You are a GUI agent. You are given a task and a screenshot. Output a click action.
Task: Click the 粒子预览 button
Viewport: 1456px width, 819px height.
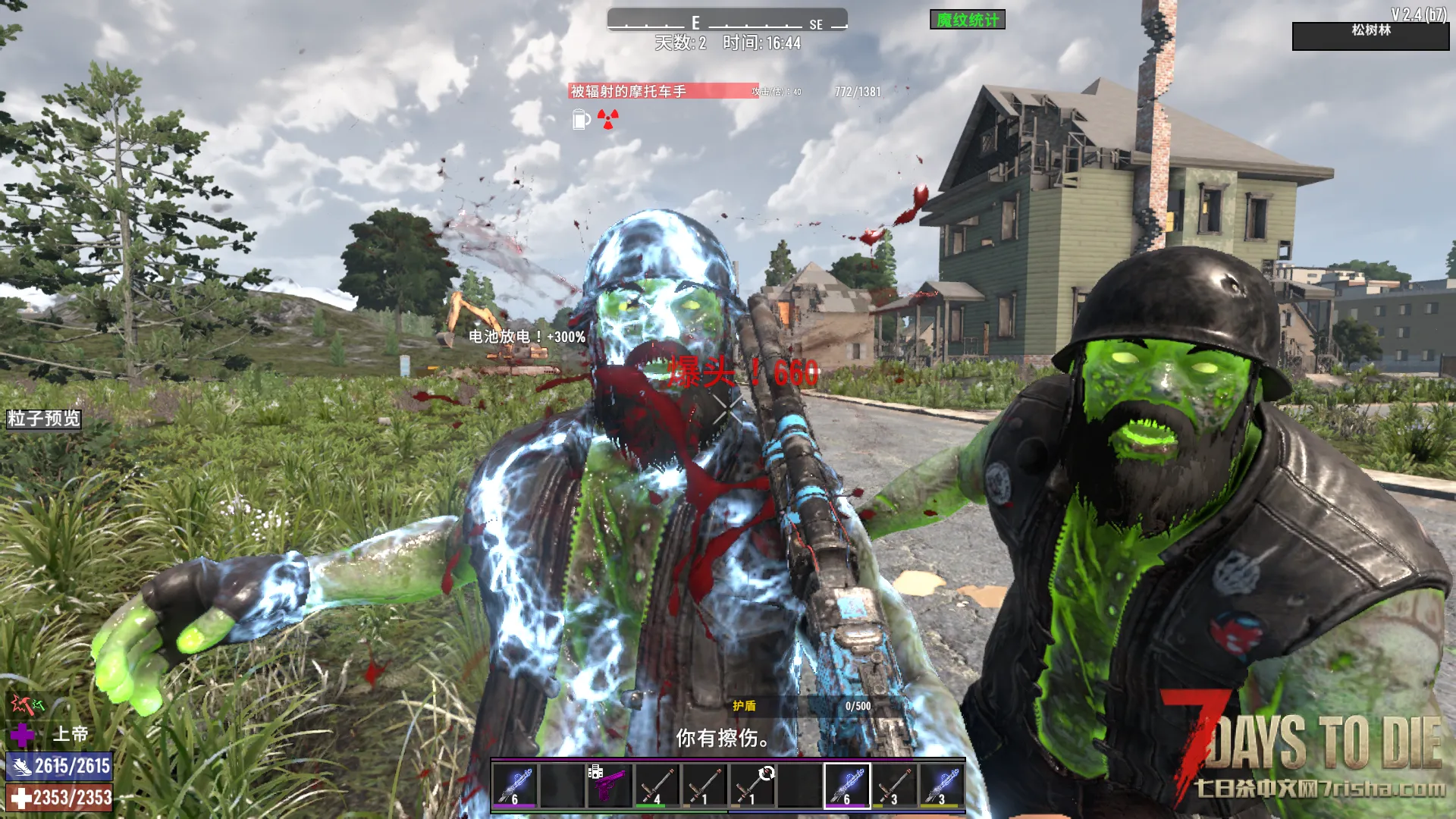click(x=44, y=419)
